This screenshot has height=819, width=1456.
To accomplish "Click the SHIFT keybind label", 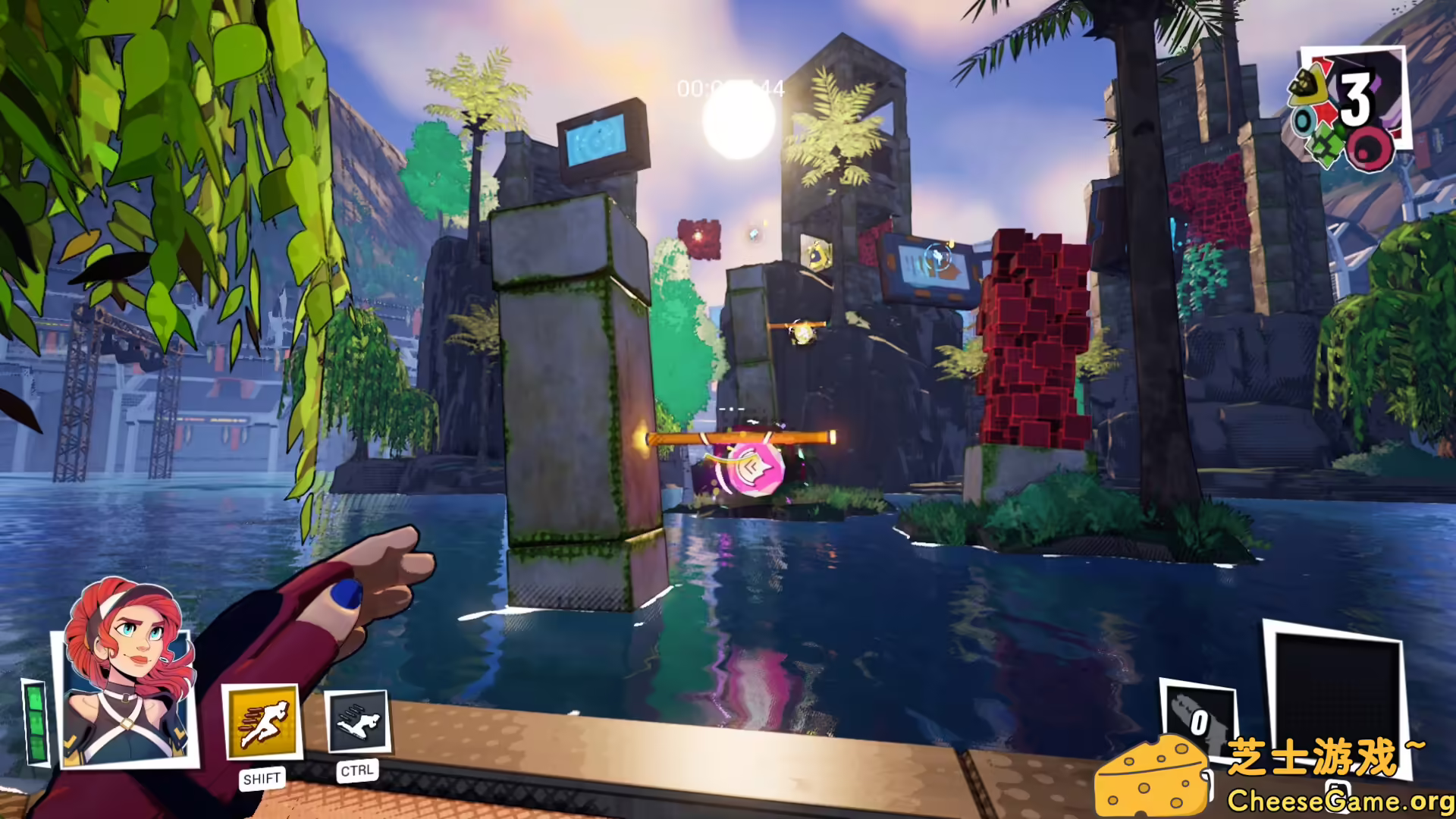I will [262, 777].
